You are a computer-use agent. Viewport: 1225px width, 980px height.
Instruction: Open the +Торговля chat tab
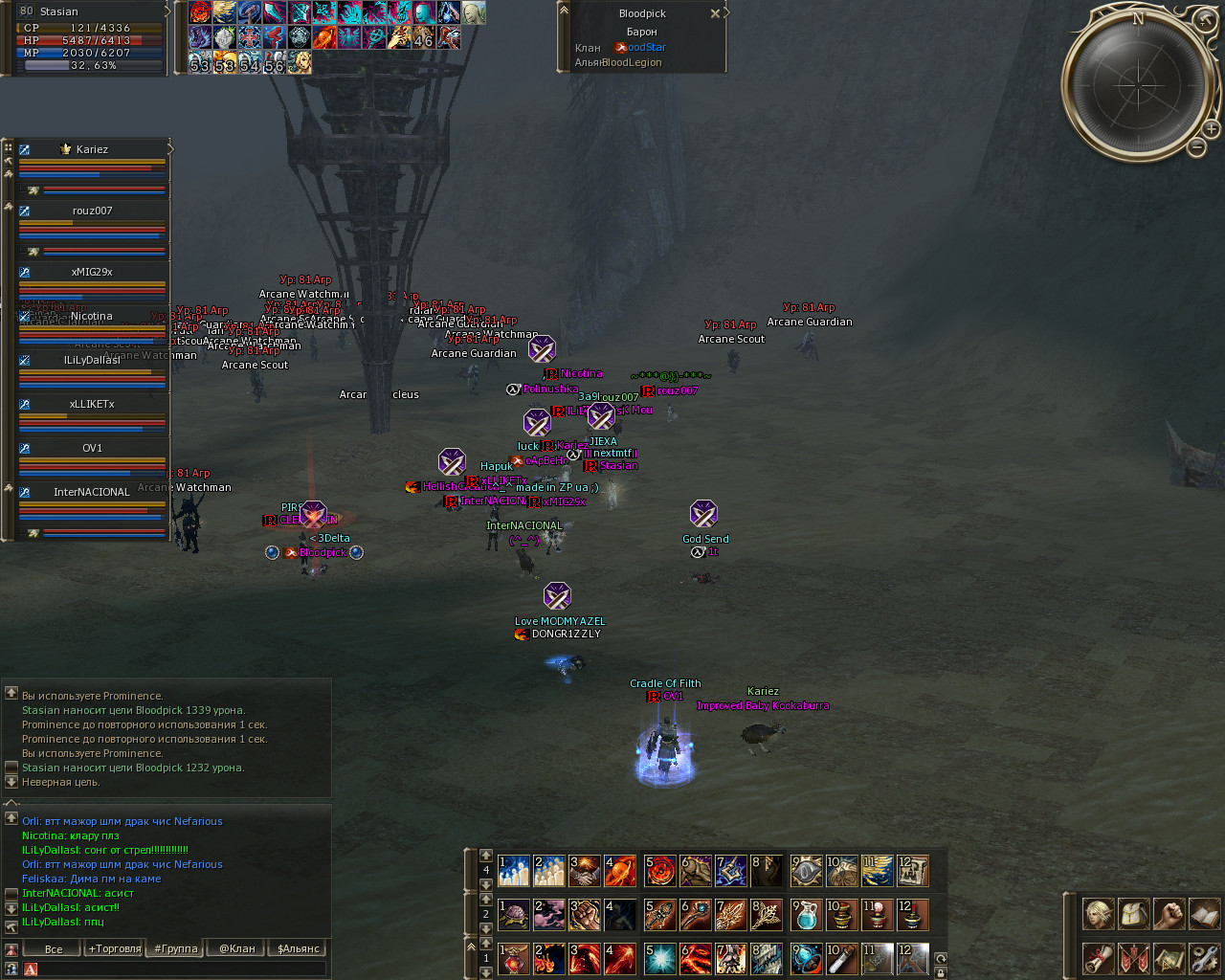115,949
